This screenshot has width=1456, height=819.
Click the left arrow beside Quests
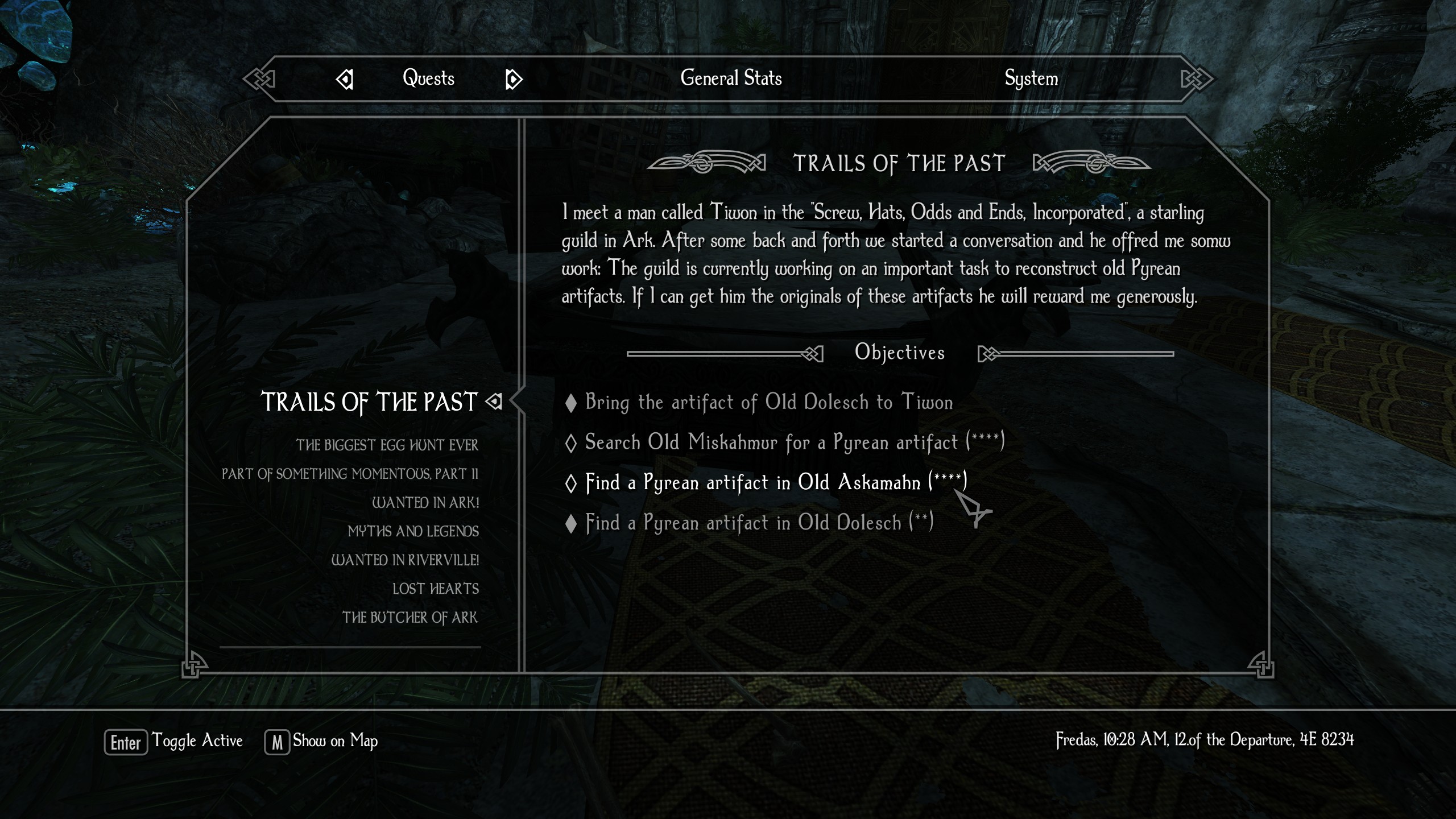[345, 80]
